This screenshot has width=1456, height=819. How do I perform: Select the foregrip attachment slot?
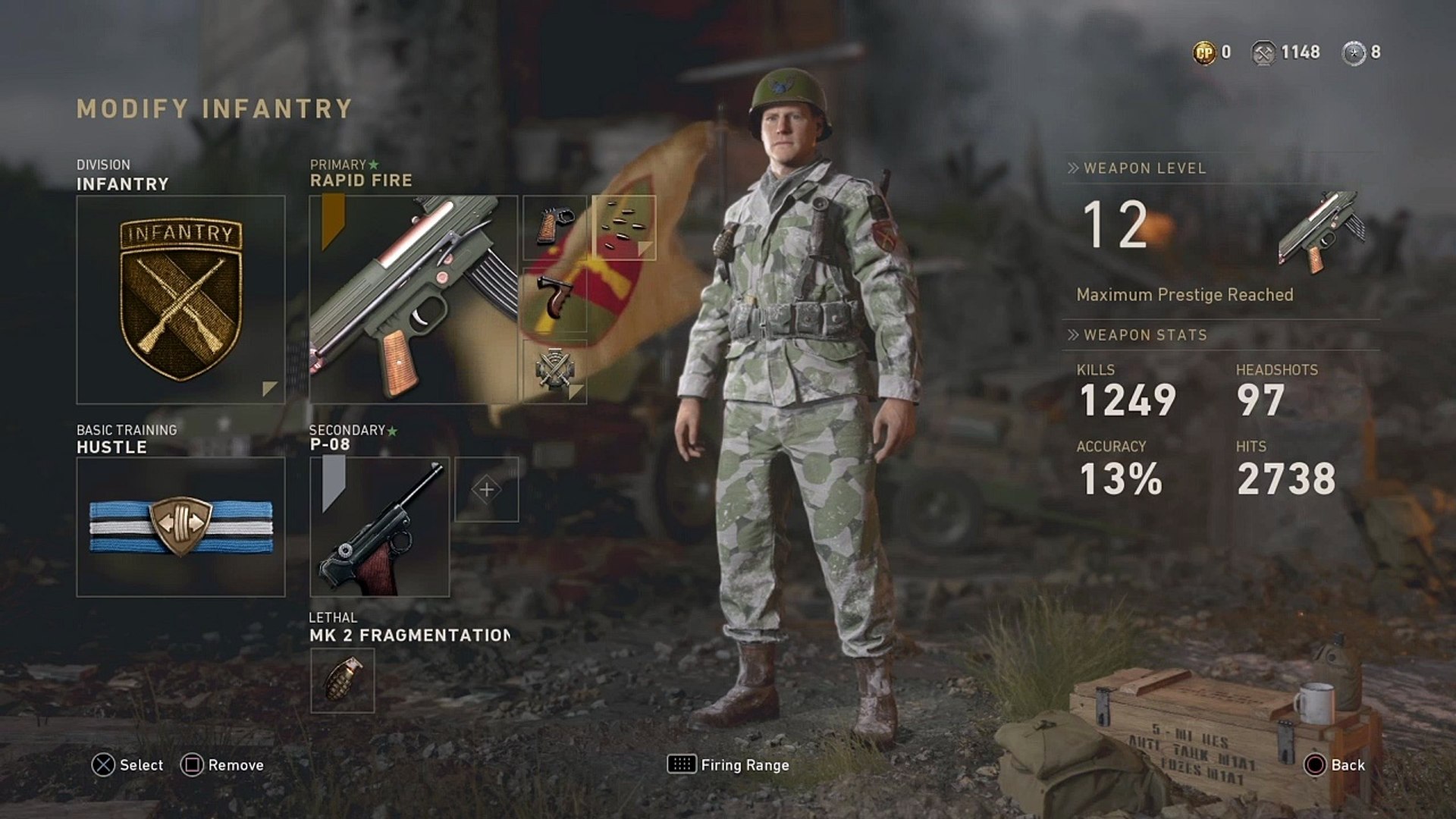click(554, 300)
